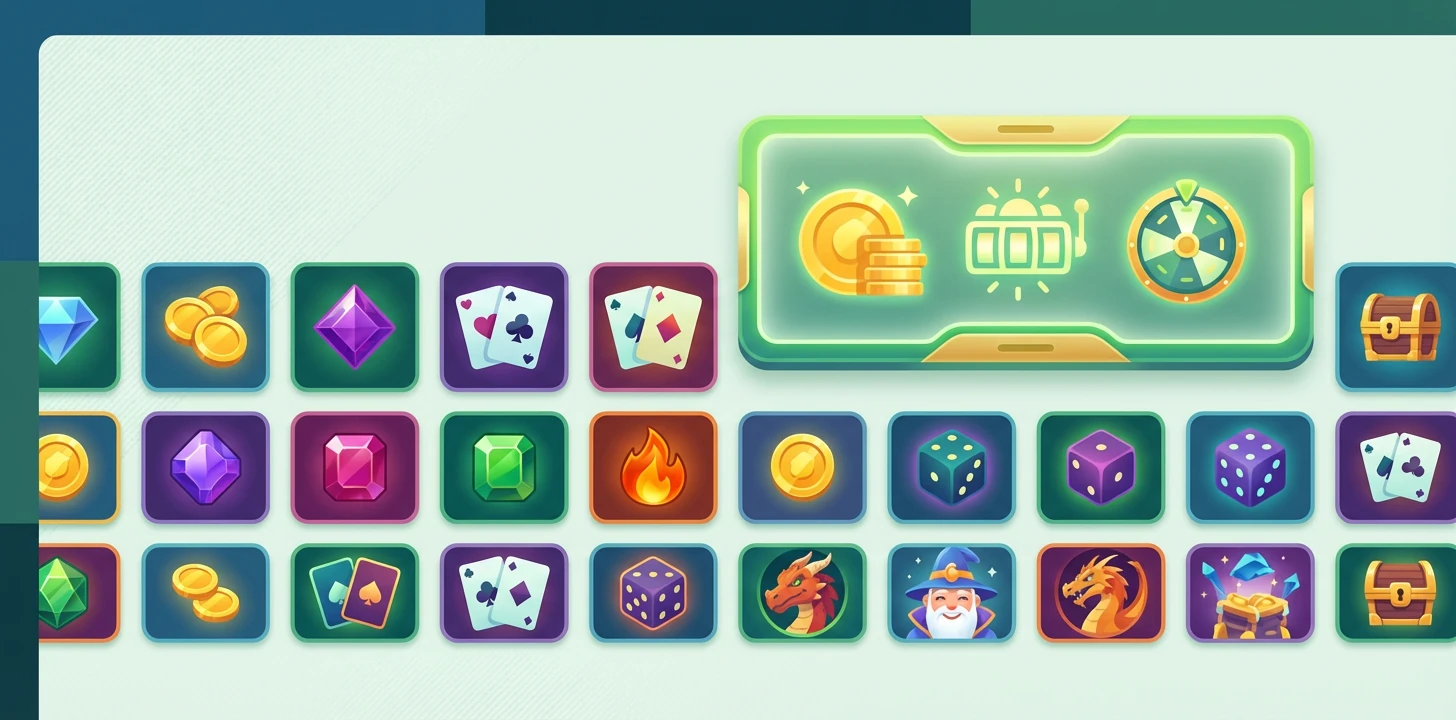Open the wizard with blue hat tile
Viewport: 1456px width, 720px height.
click(x=951, y=593)
